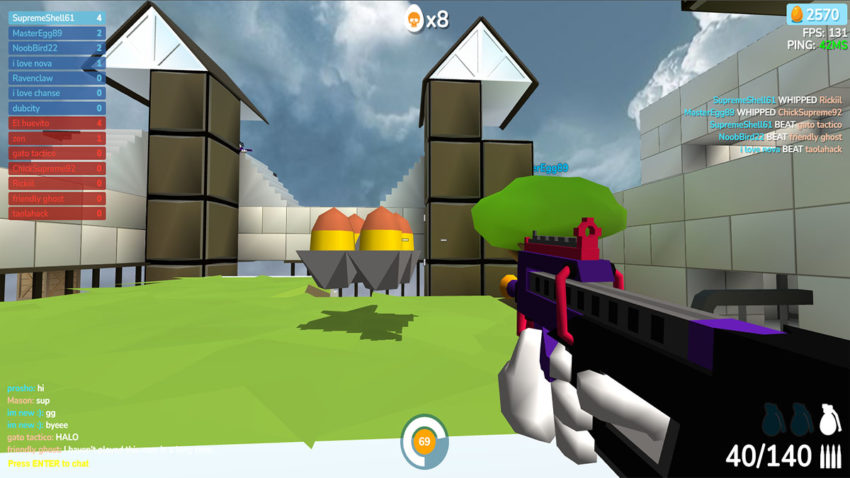
Task: Pick dubcity from the blue team list
Action: 56,108
